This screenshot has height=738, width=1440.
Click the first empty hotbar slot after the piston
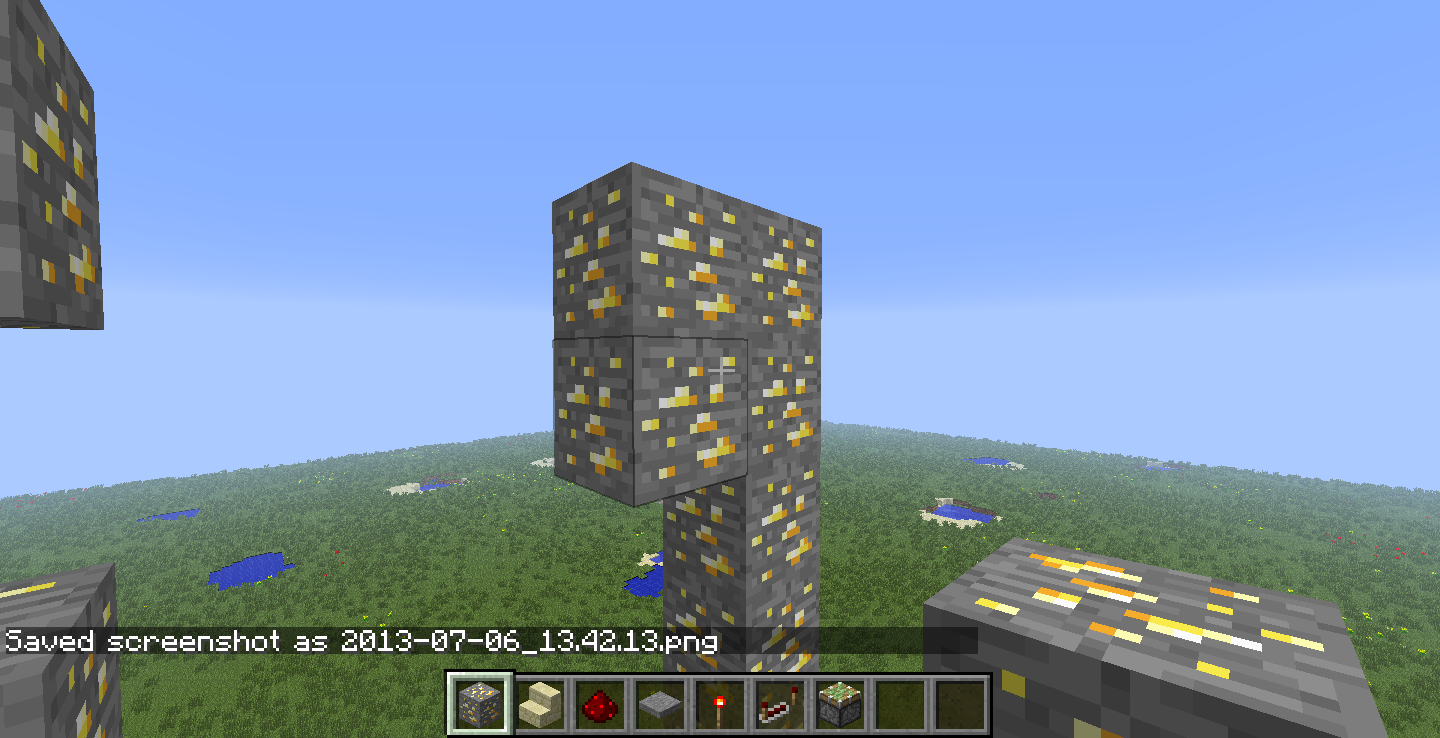coord(898,703)
